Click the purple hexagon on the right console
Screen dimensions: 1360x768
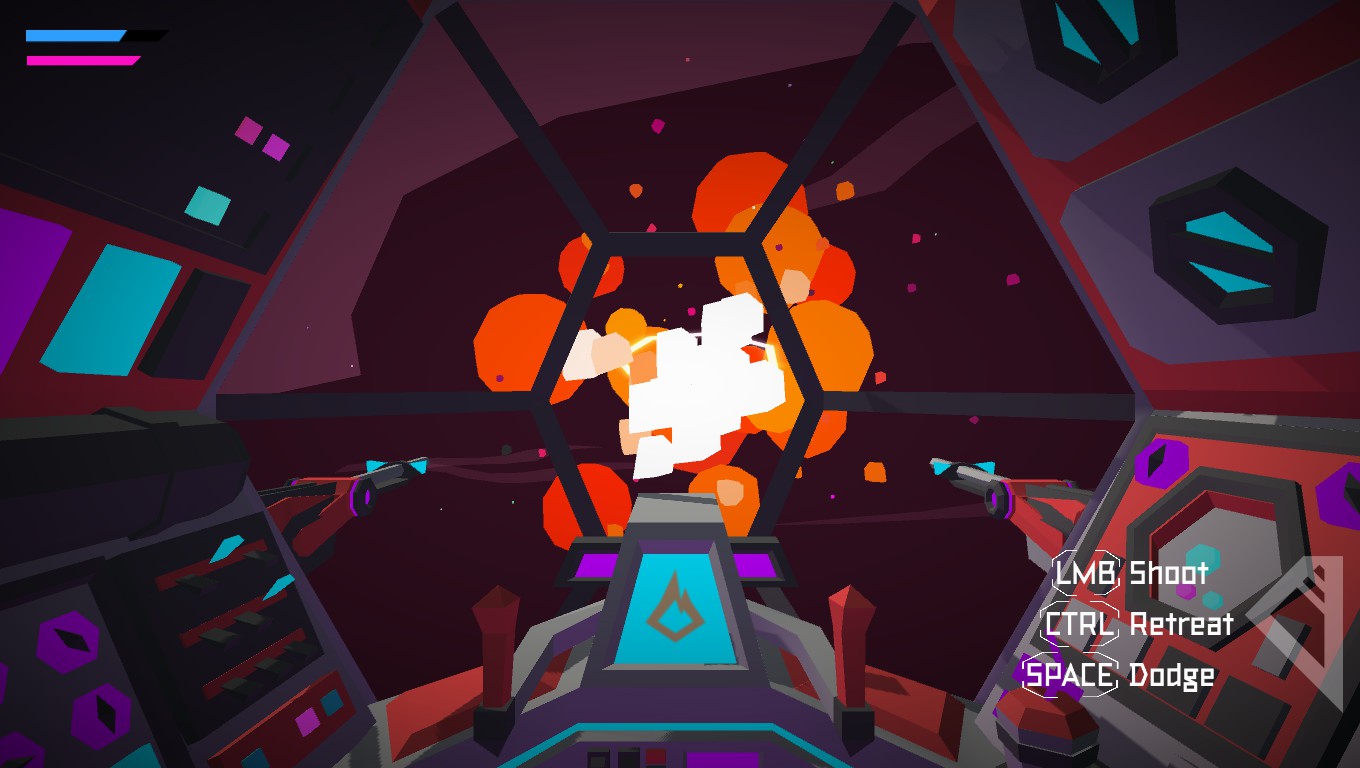pyautogui.click(x=1162, y=462)
